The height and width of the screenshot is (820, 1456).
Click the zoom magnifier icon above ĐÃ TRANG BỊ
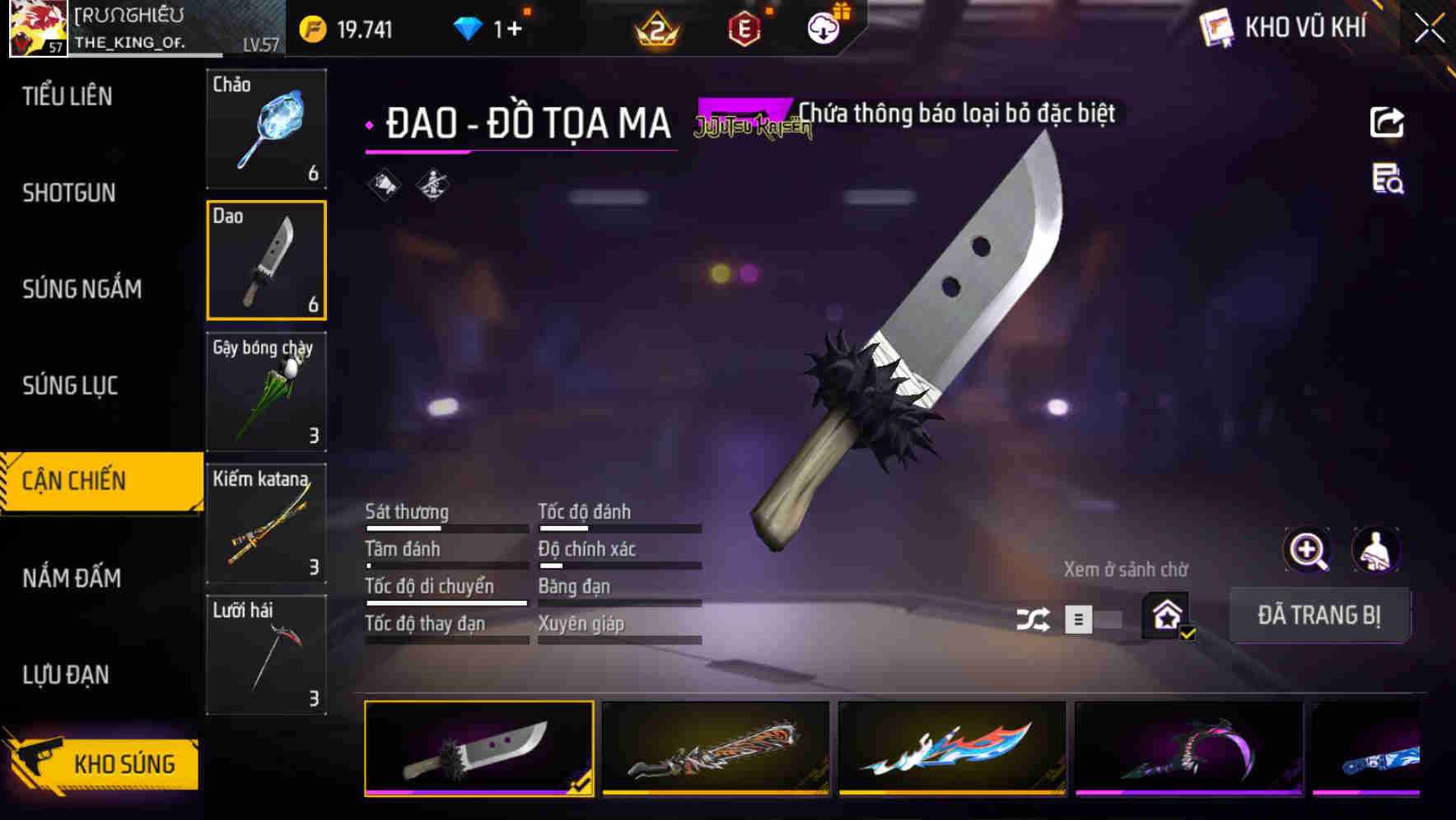pos(1307,550)
